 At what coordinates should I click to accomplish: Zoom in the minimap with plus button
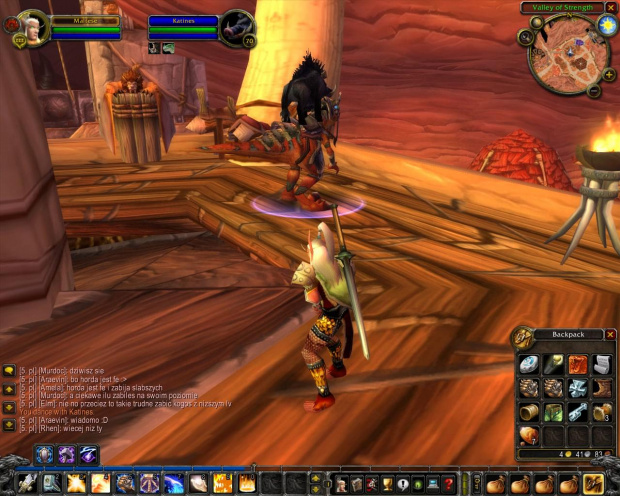tap(608, 73)
